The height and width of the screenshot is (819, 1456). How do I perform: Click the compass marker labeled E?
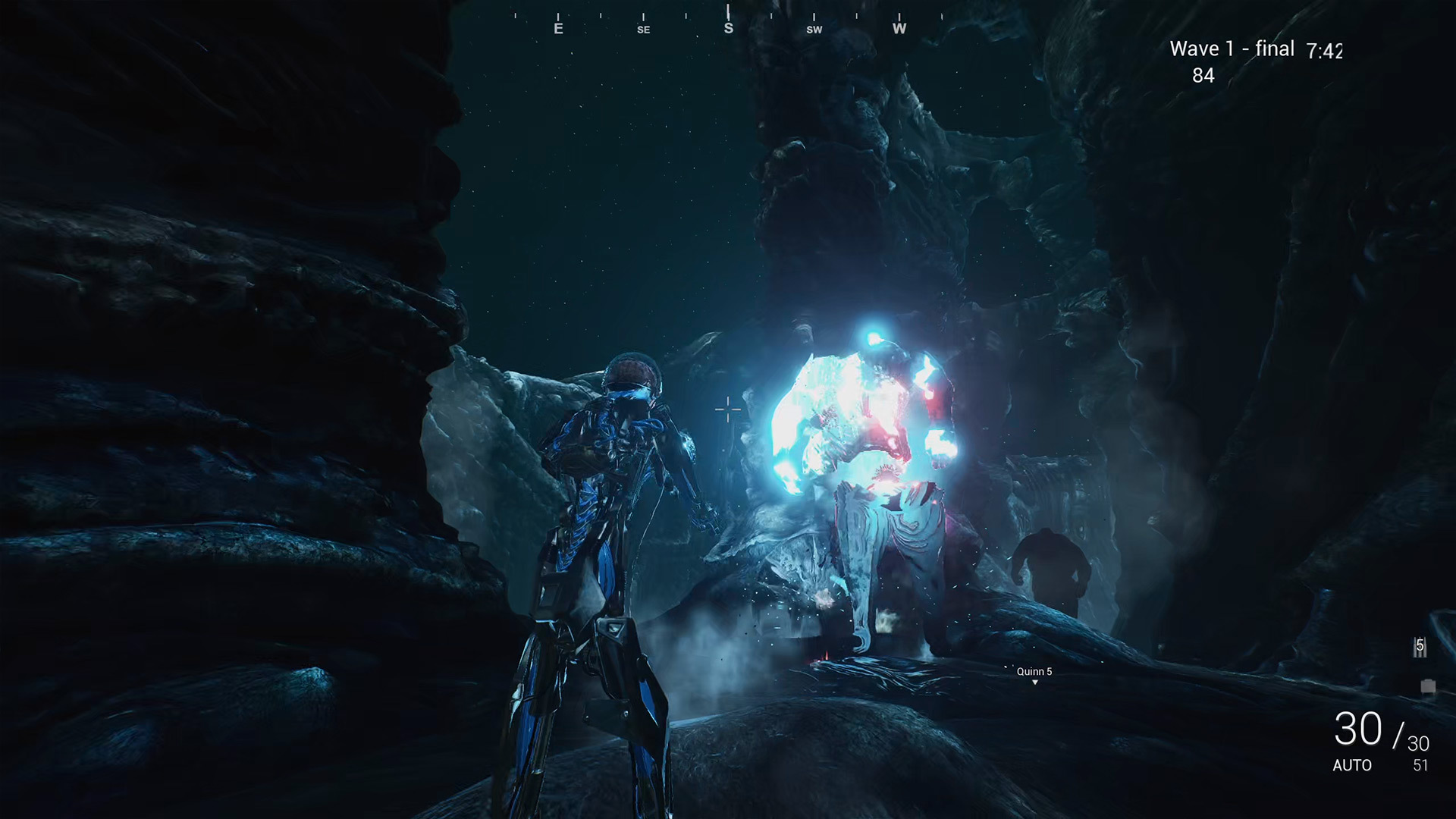[558, 30]
